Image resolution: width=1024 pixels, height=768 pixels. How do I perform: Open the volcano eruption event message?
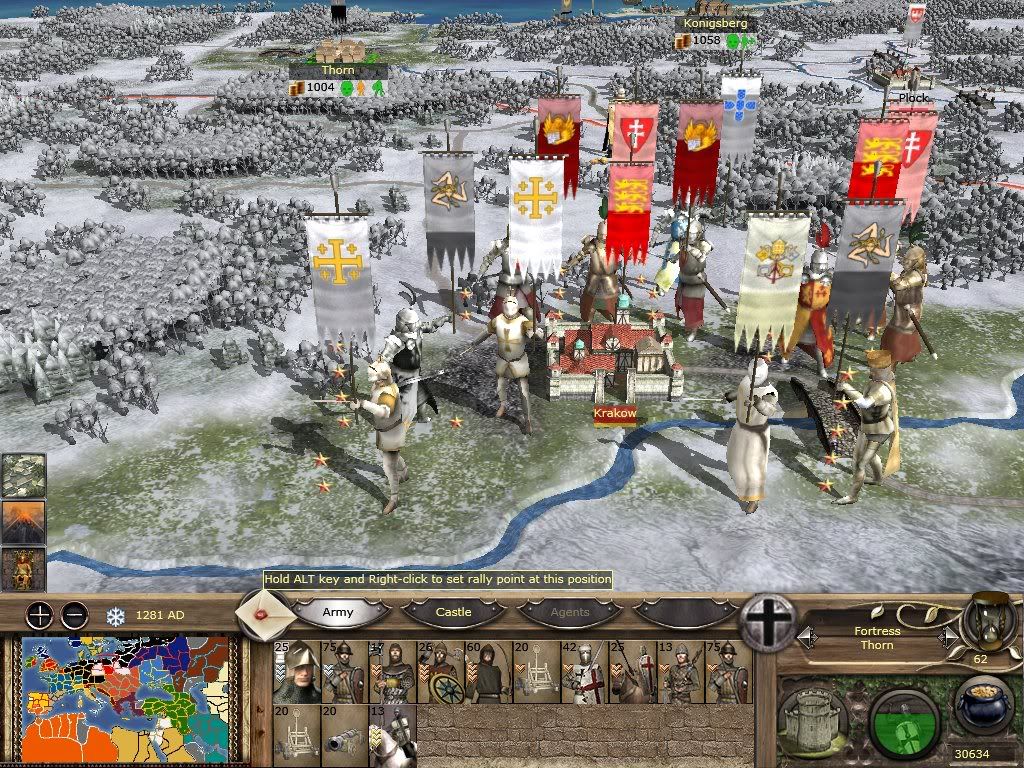click(23, 522)
